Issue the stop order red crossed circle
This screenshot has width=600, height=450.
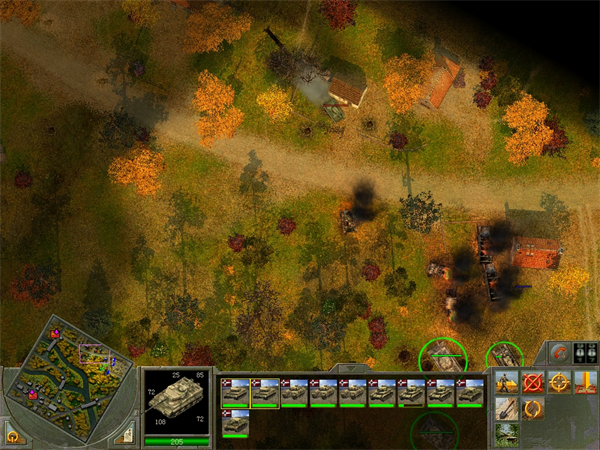(533, 381)
